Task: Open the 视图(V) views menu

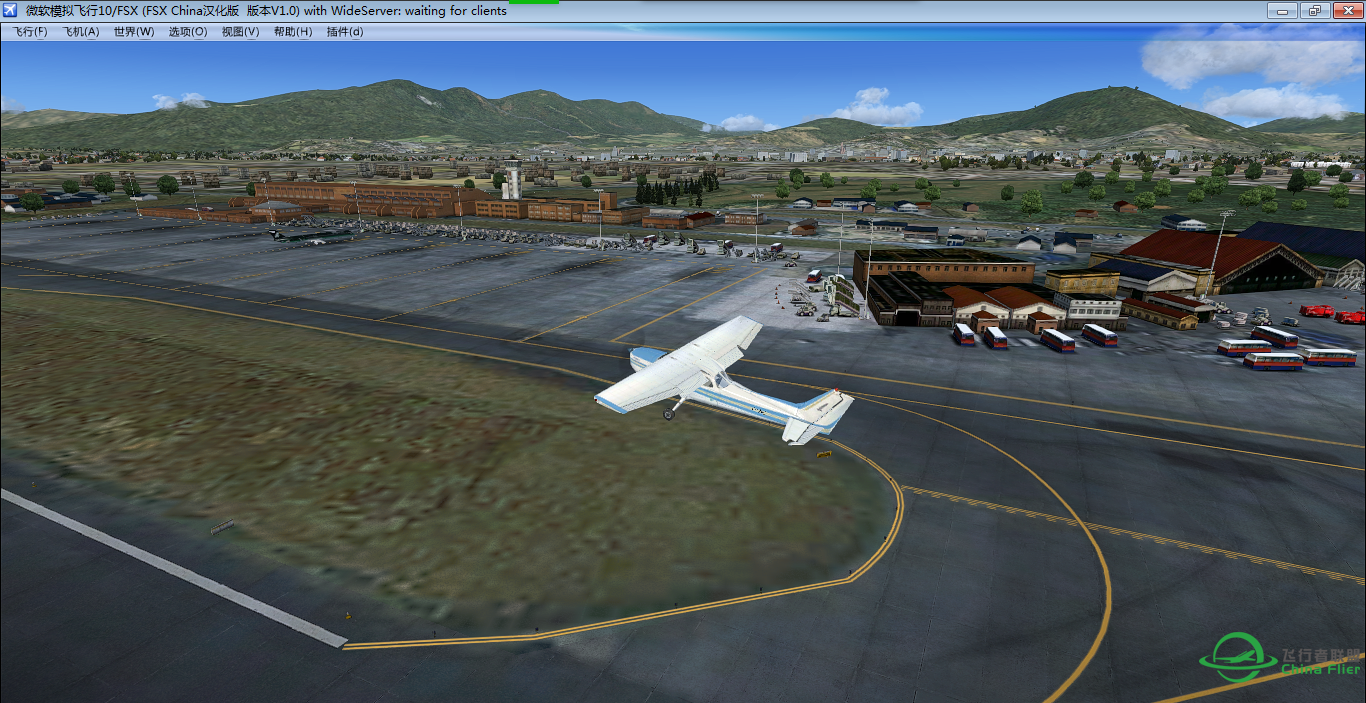Action: 240,32
